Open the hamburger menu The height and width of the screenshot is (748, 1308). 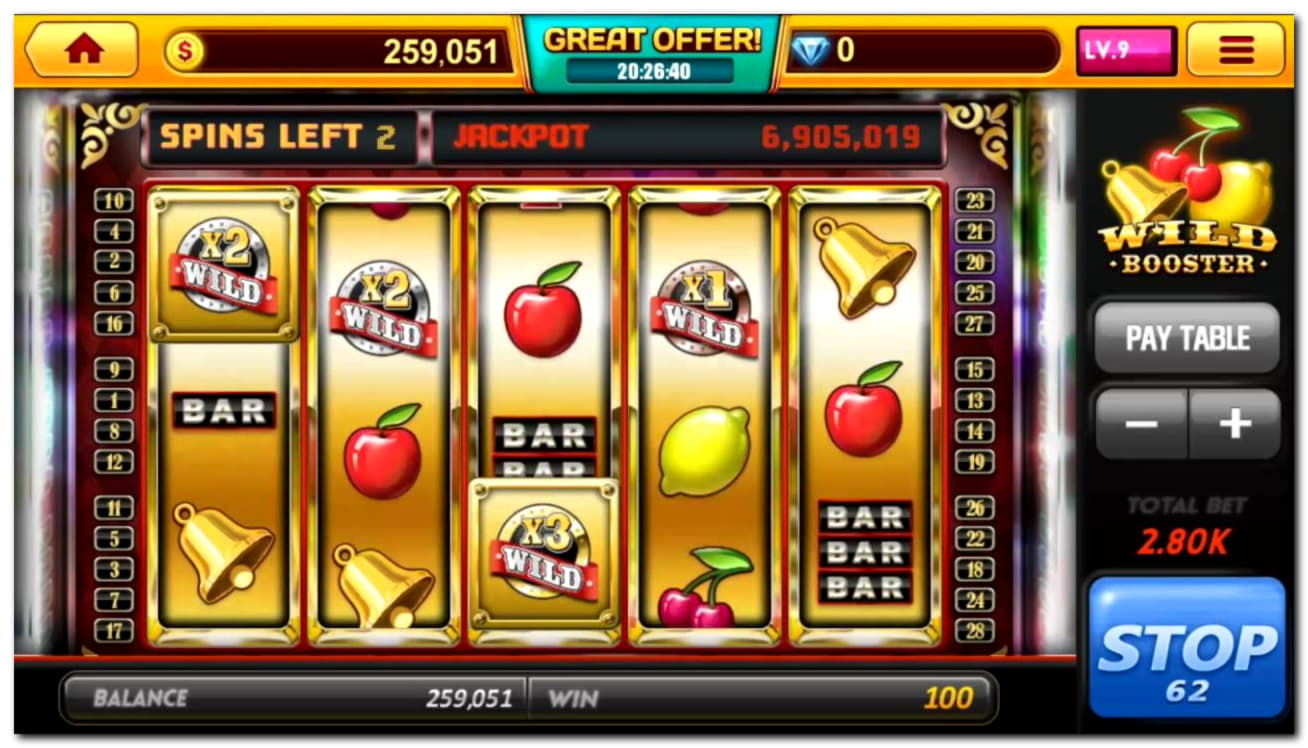(1235, 50)
